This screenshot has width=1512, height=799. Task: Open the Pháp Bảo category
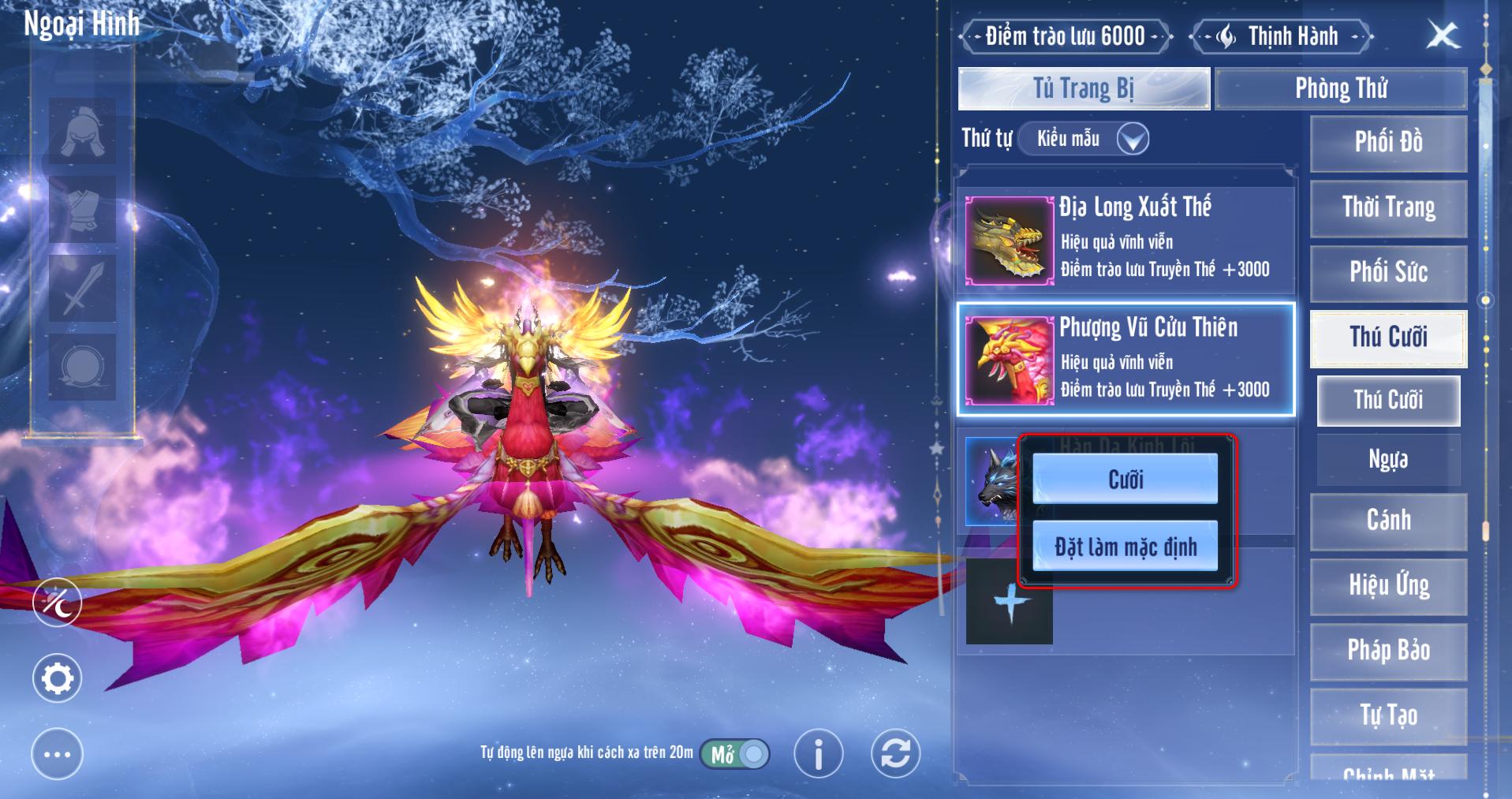point(1388,651)
